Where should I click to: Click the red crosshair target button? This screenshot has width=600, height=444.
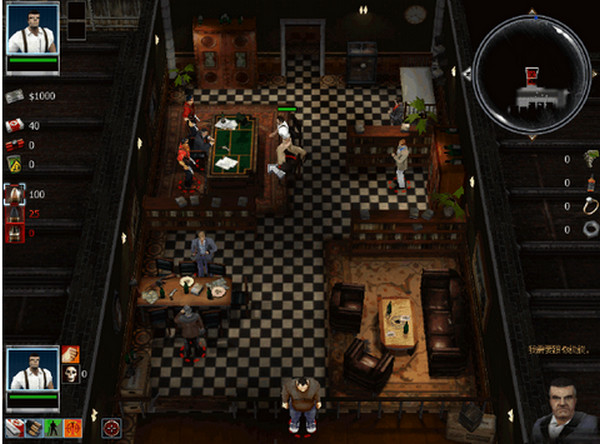click(x=111, y=427)
